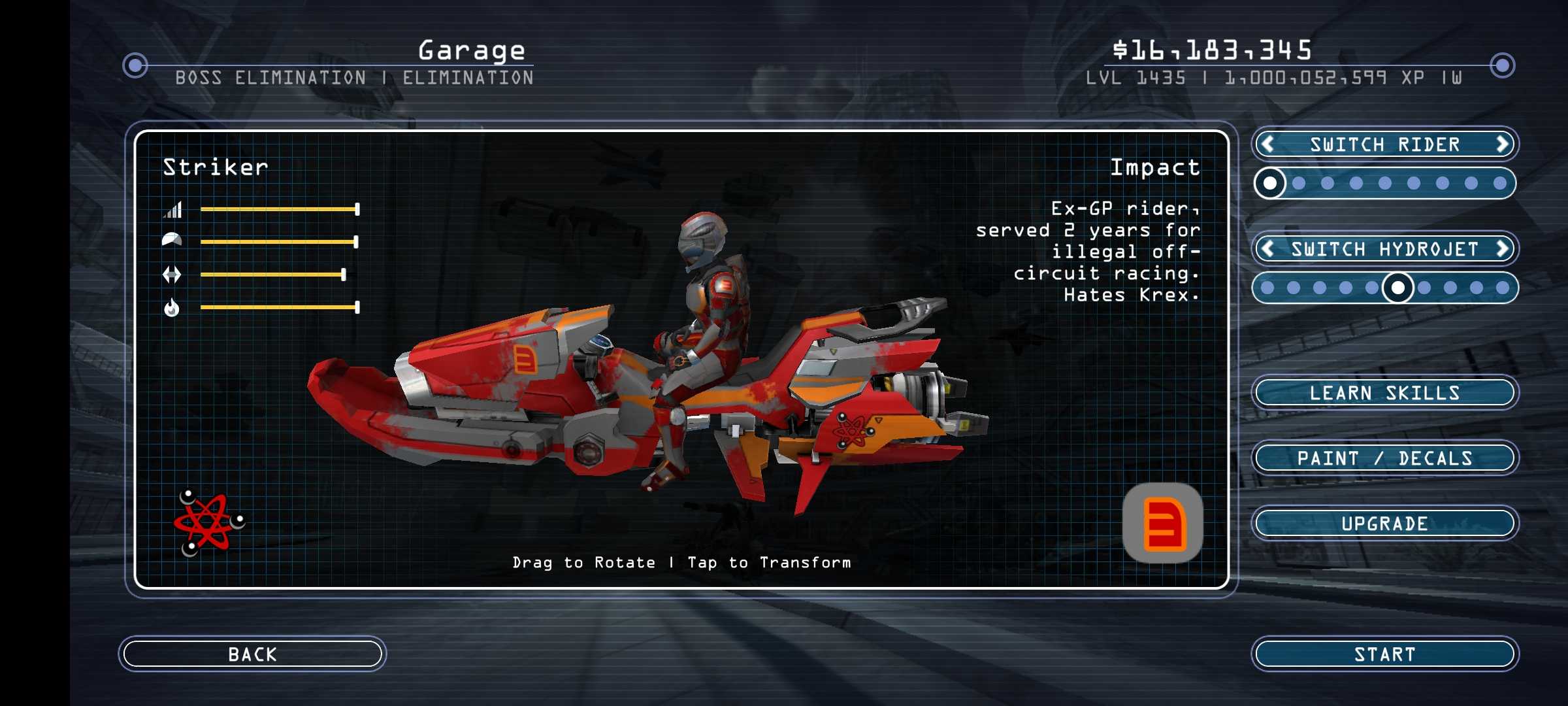Click the circle button beside the money total
Viewport: 1568px width, 706px height.
1502,65
